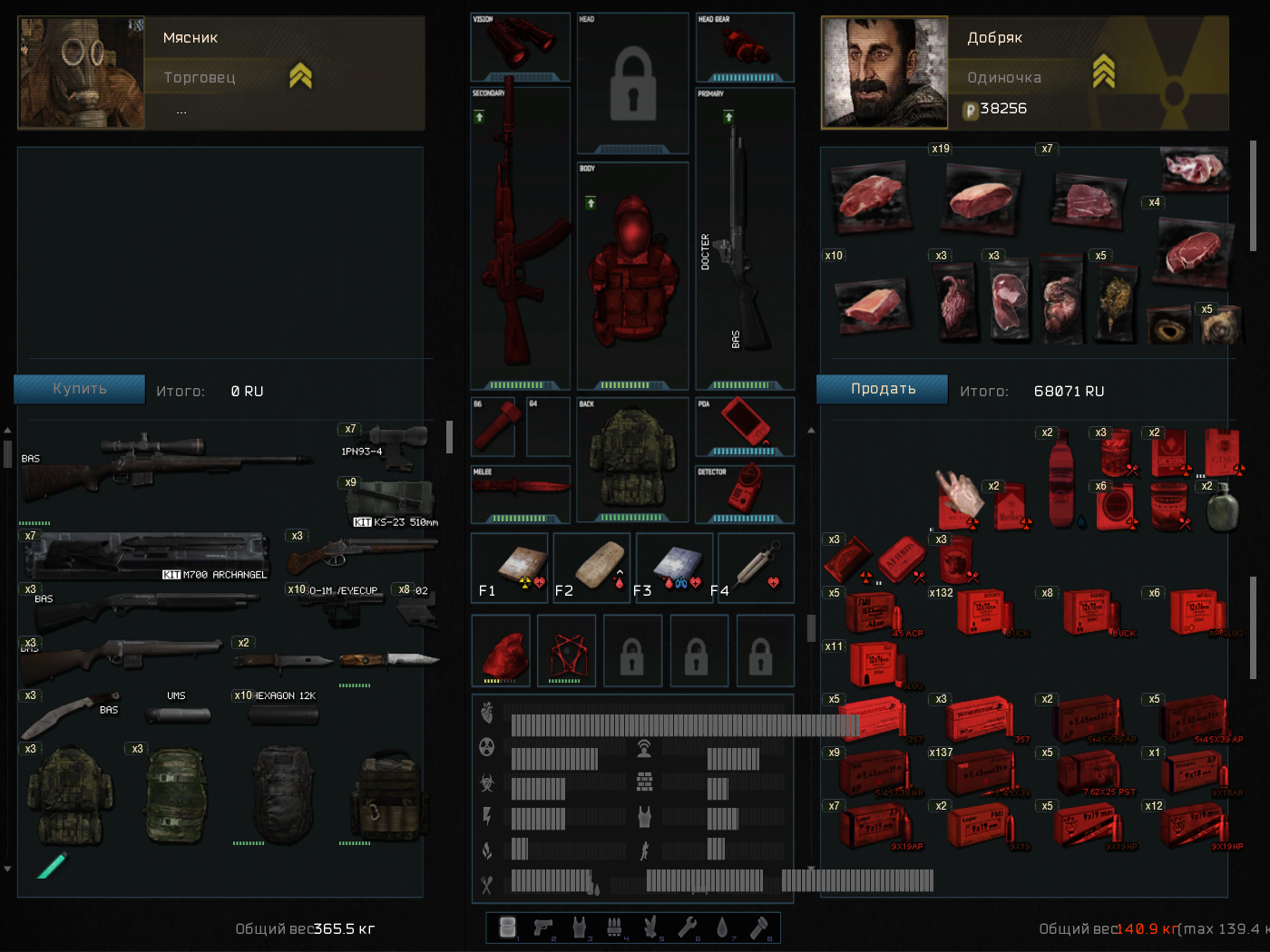Select the x19 raw meat stack
Image resolution: width=1270 pixels, height=952 pixels.
tap(982, 196)
